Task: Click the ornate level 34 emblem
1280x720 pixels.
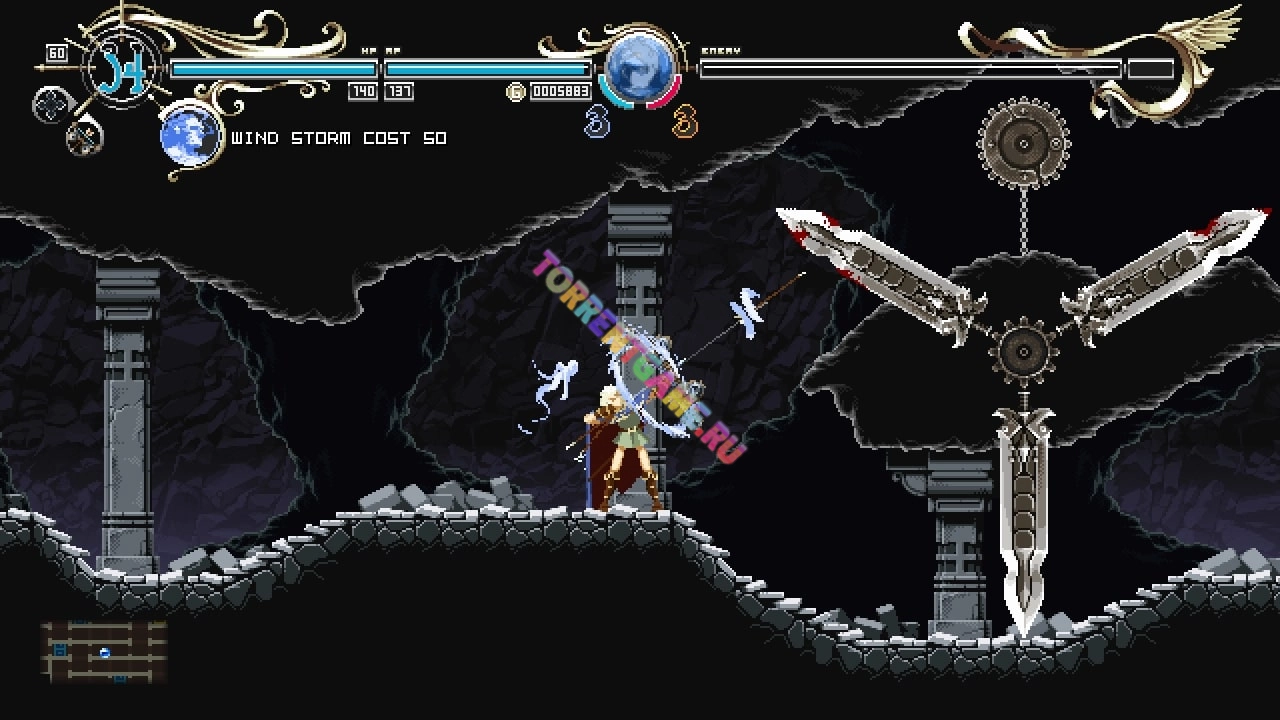Action: (123, 68)
